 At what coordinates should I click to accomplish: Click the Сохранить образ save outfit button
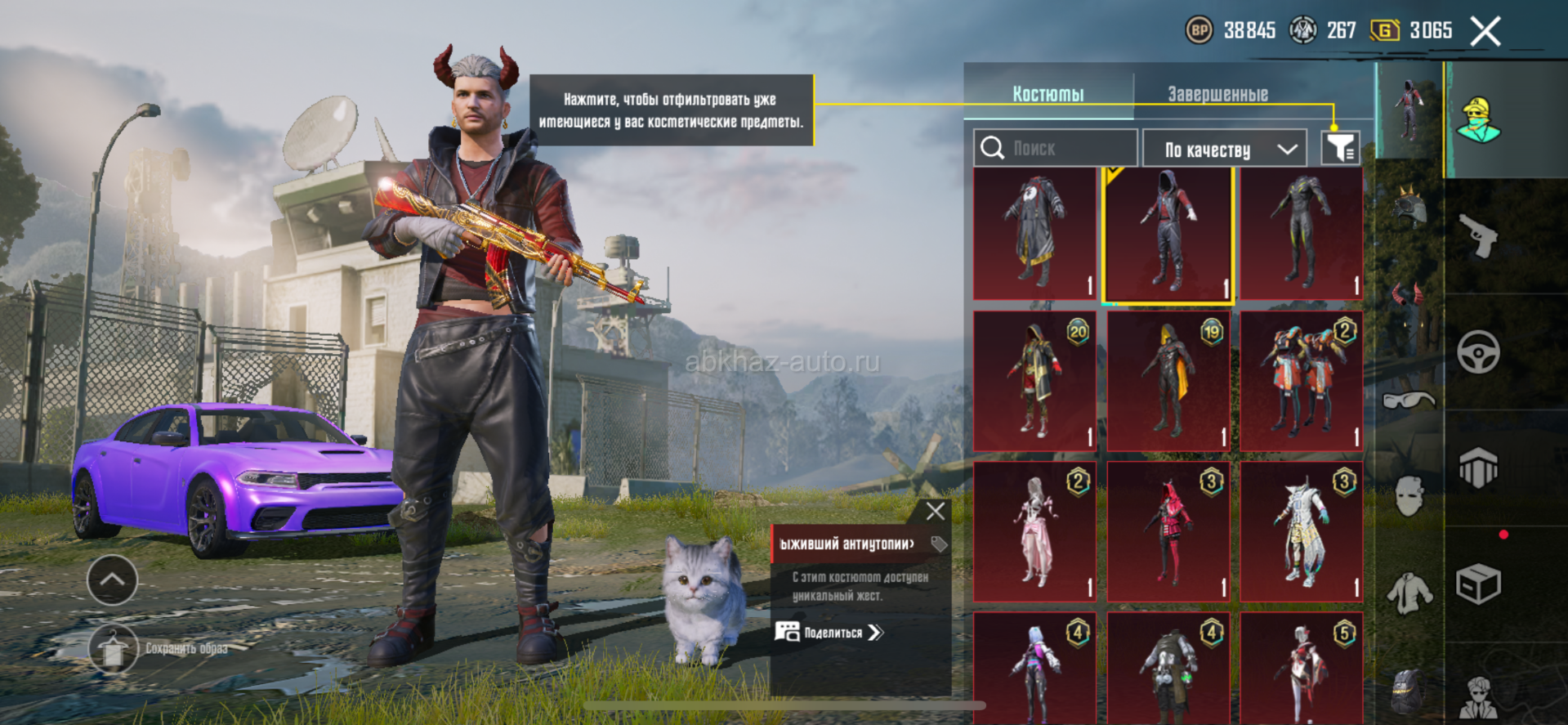click(x=114, y=649)
